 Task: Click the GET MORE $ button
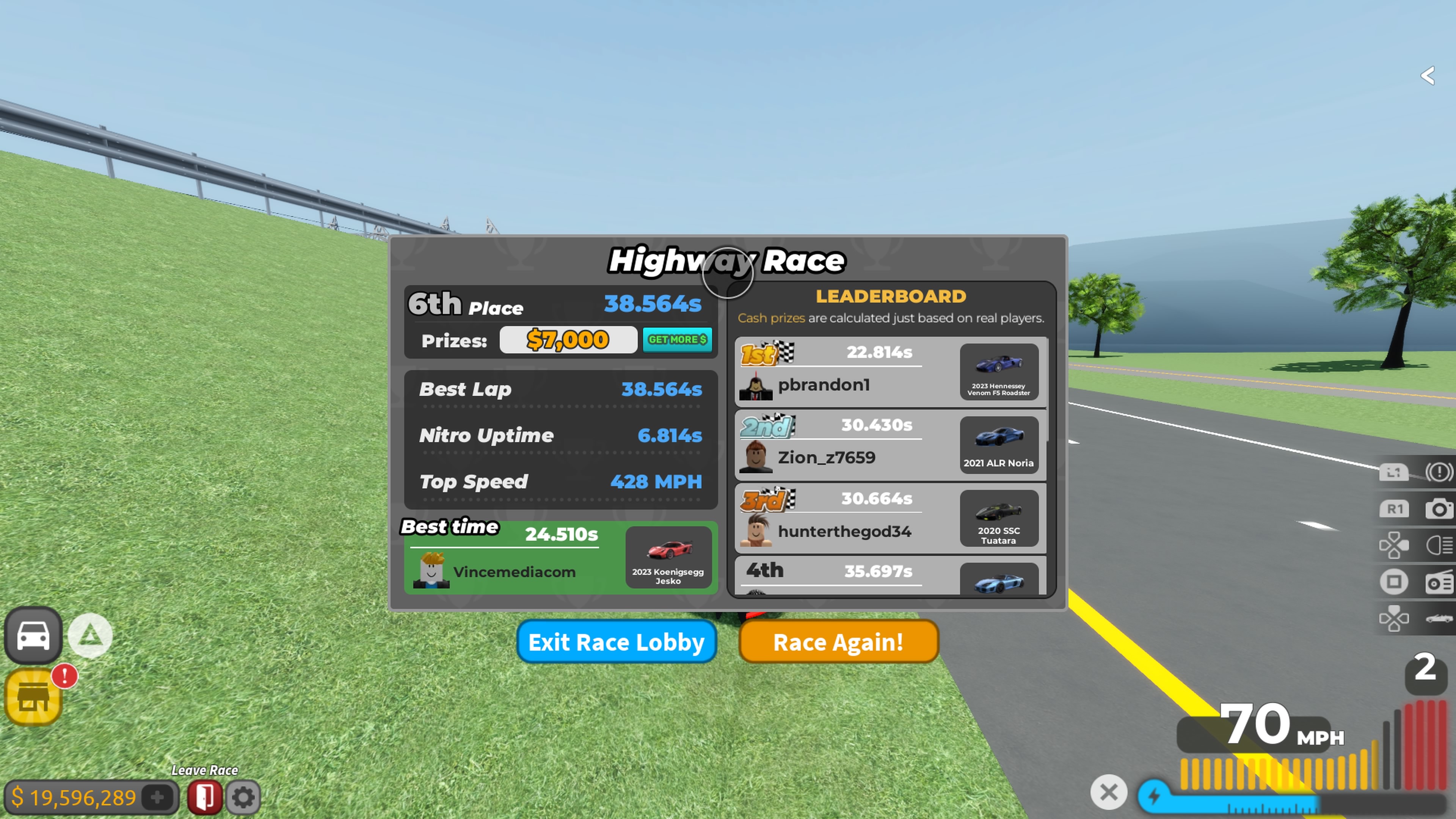click(x=676, y=340)
